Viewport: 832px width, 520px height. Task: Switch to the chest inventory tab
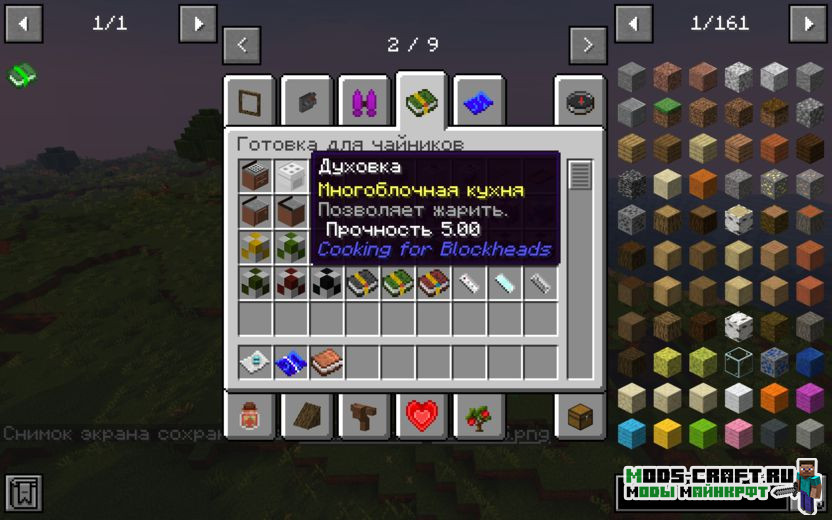(x=581, y=415)
